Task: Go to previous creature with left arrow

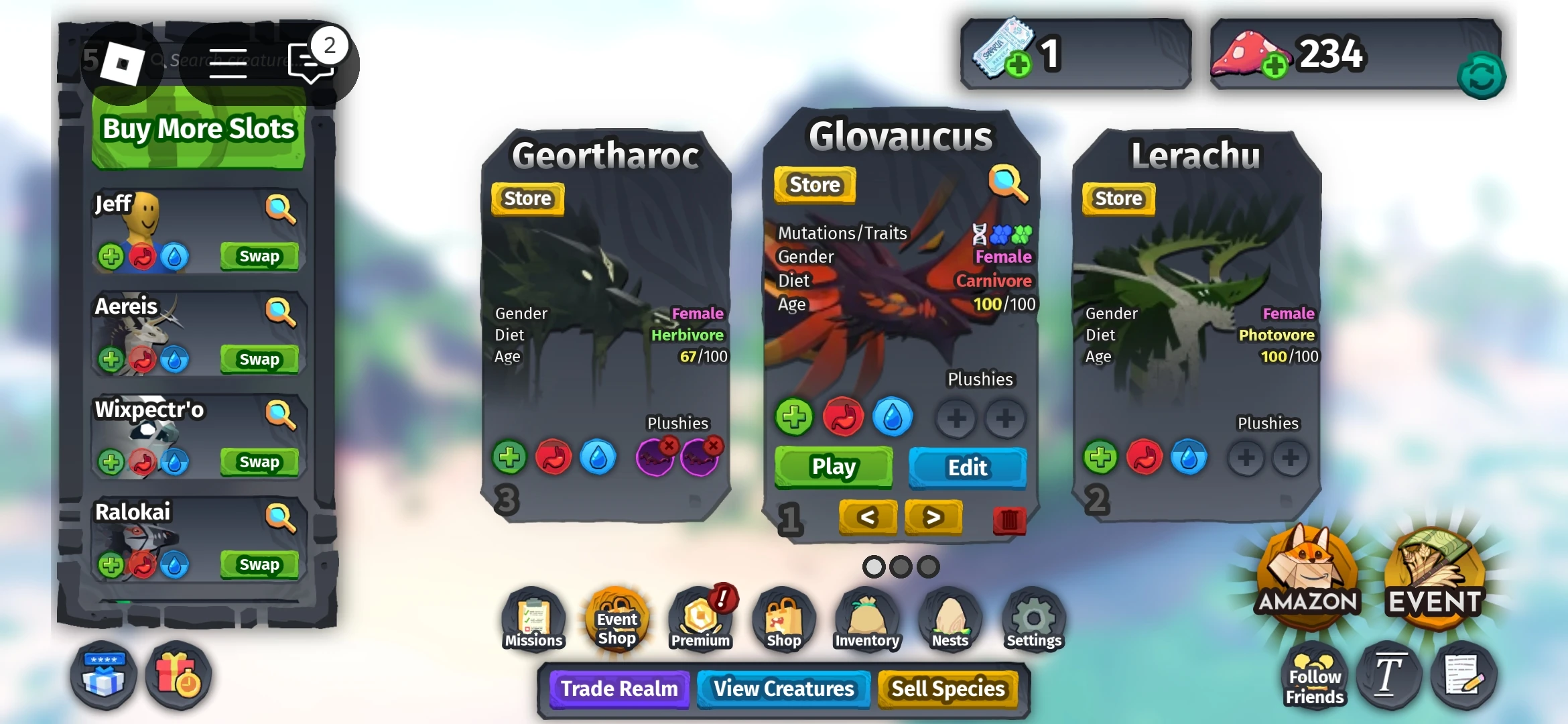Action: [x=867, y=518]
